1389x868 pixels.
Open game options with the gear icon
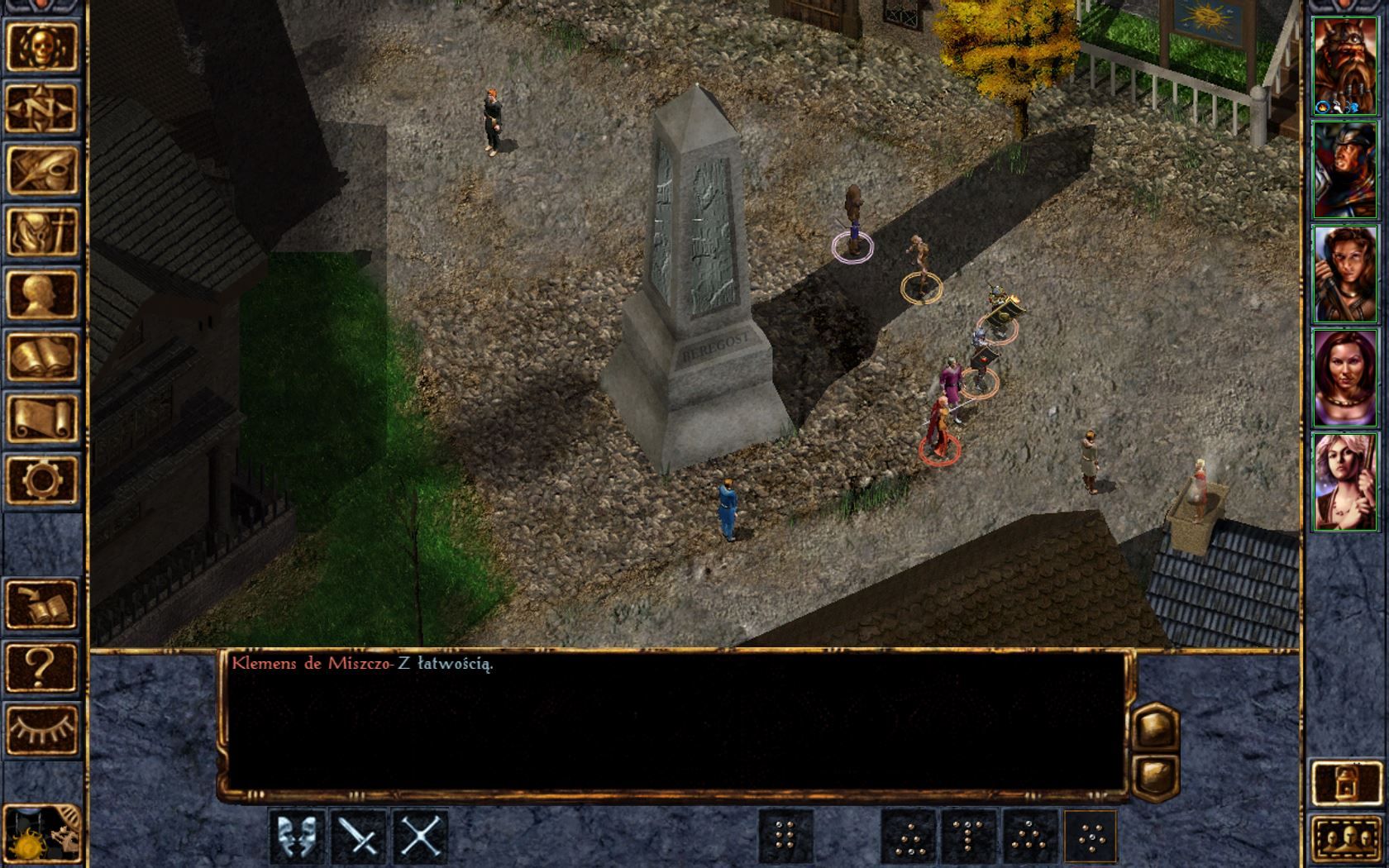click(42, 479)
